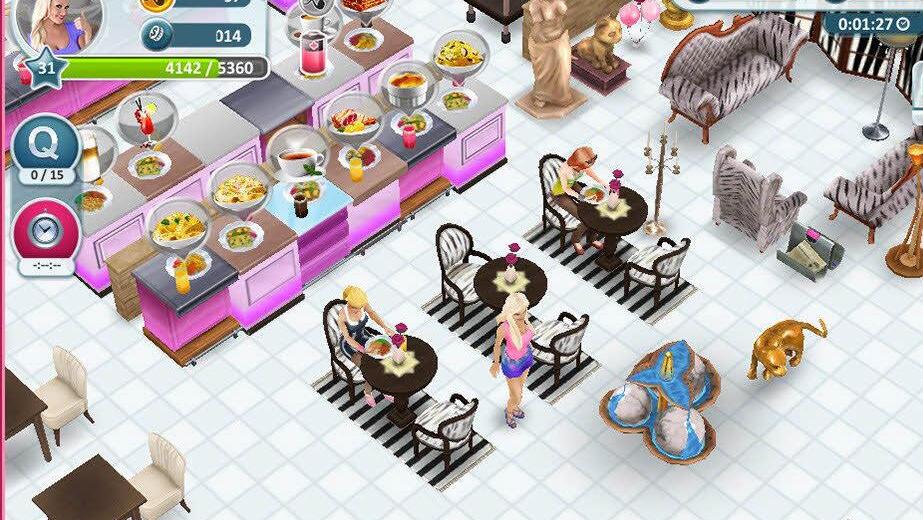Select the tea cup dish bubble
Image resolution: width=923 pixels, height=520 pixels.
[x=298, y=155]
